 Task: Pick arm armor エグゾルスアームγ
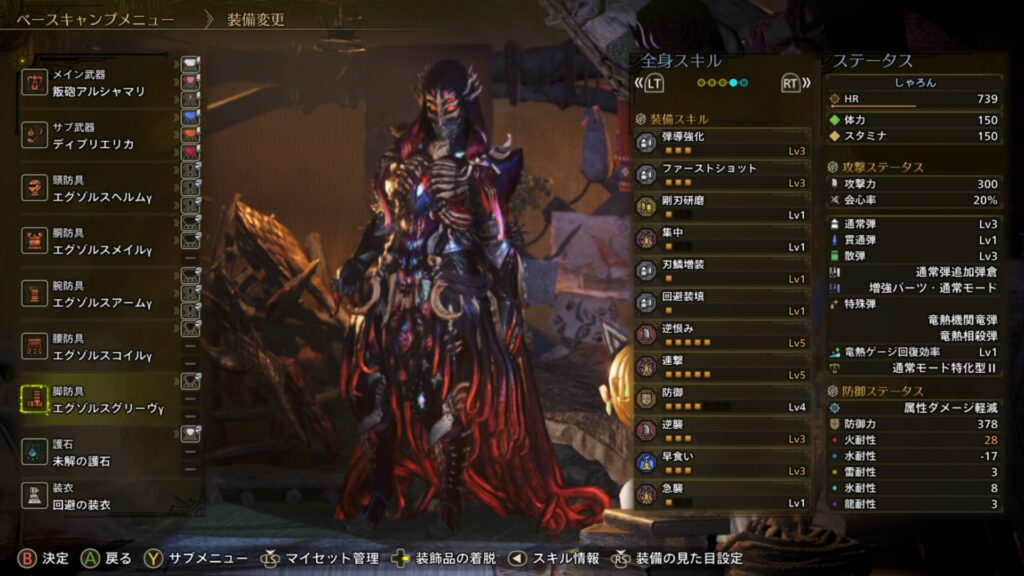(98, 295)
